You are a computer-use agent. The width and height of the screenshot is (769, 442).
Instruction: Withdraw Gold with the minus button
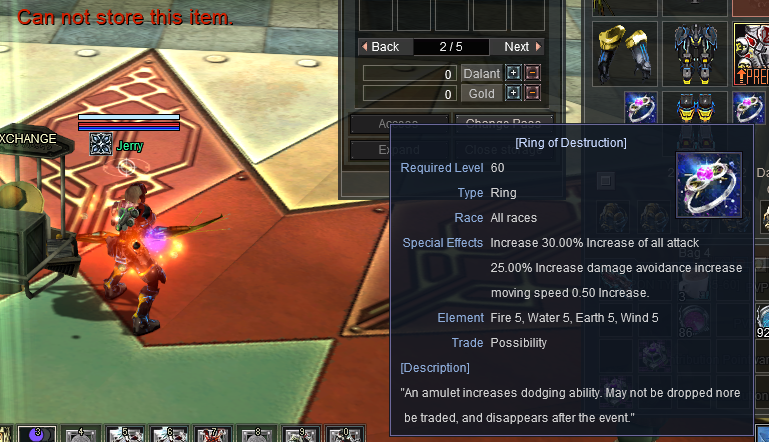pos(532,94)
